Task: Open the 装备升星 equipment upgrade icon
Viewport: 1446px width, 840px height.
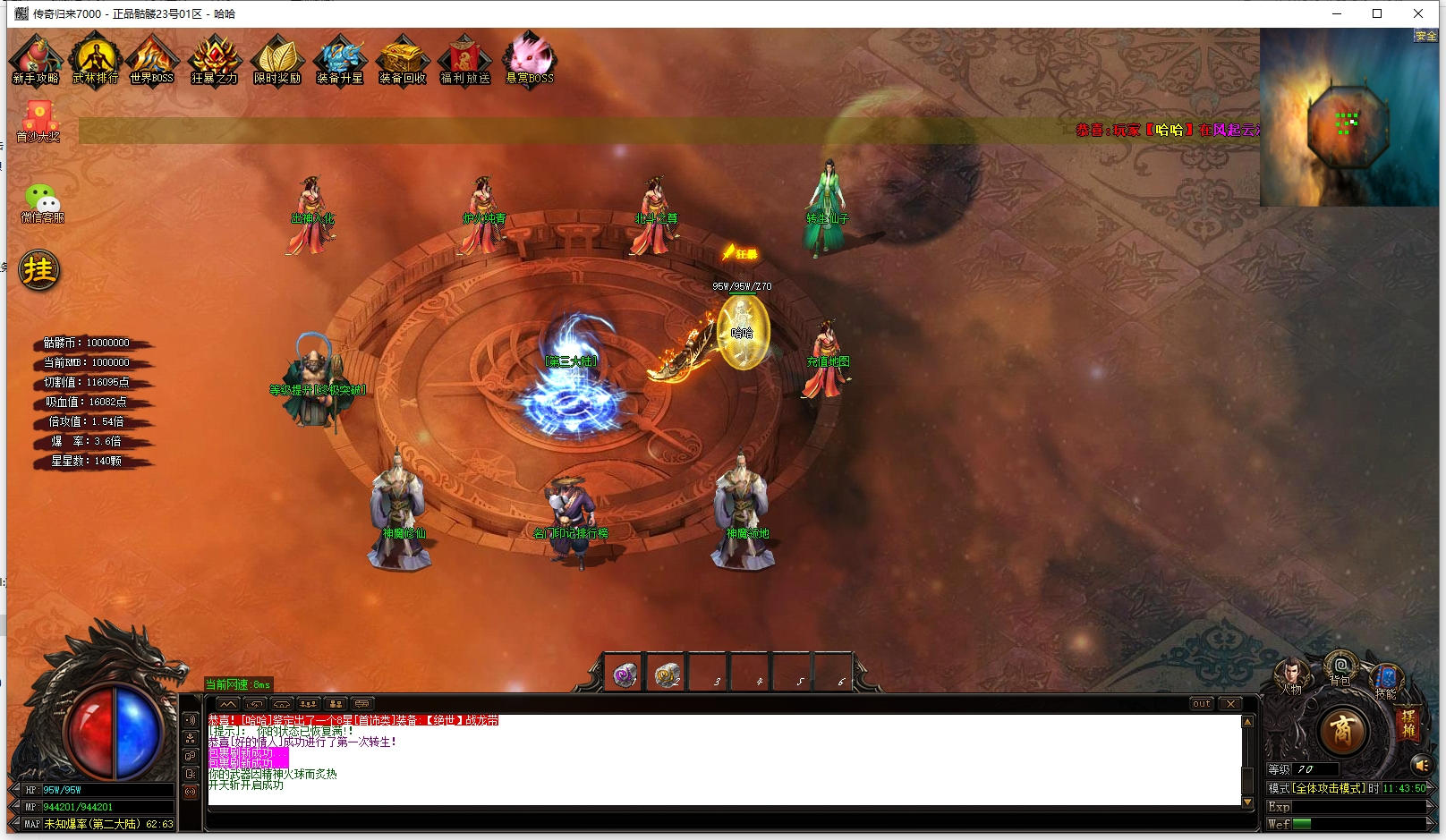Action: (340, 59)
